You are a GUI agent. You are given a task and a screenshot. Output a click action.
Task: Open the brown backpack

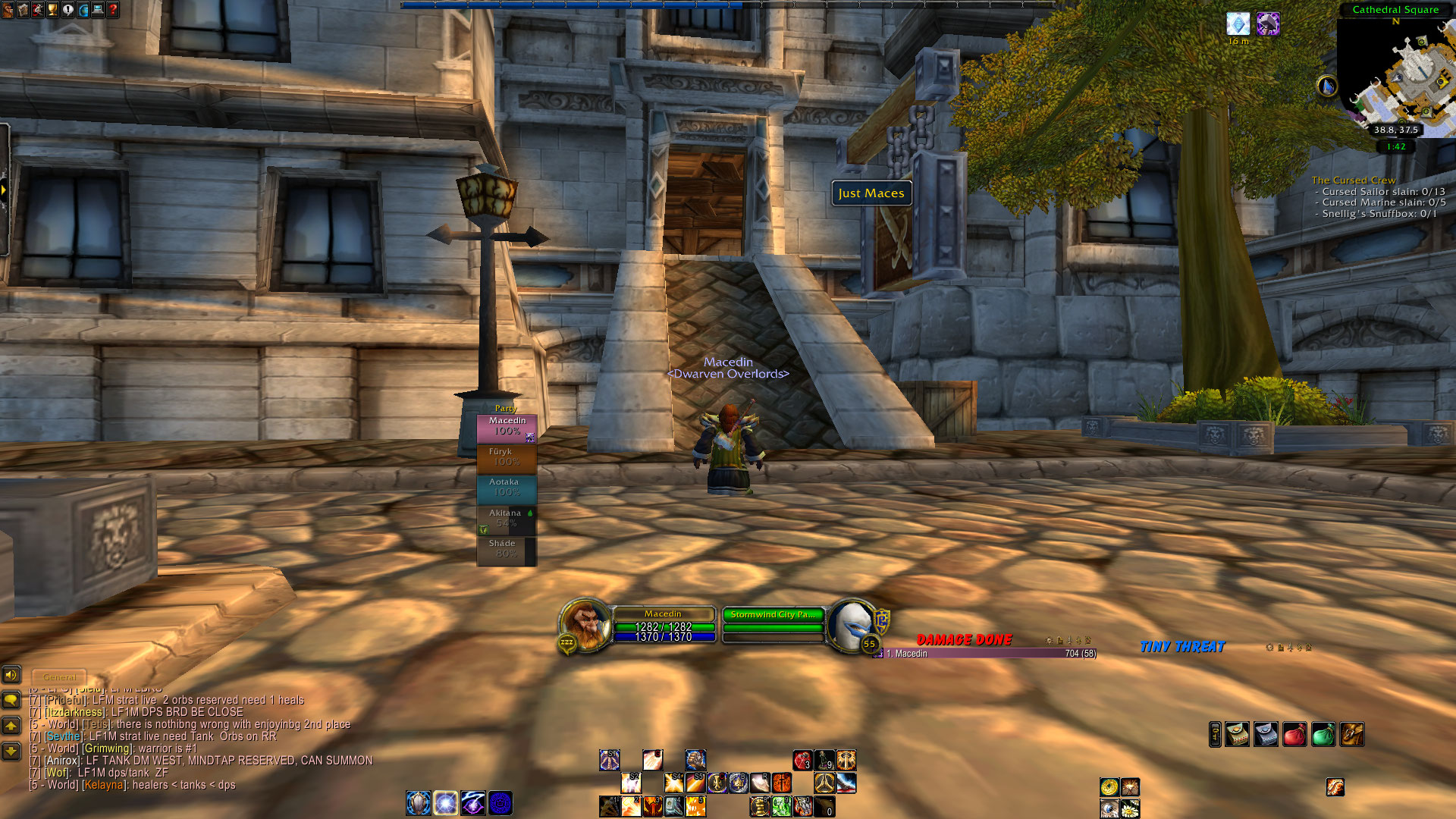tap(1352, 734)
